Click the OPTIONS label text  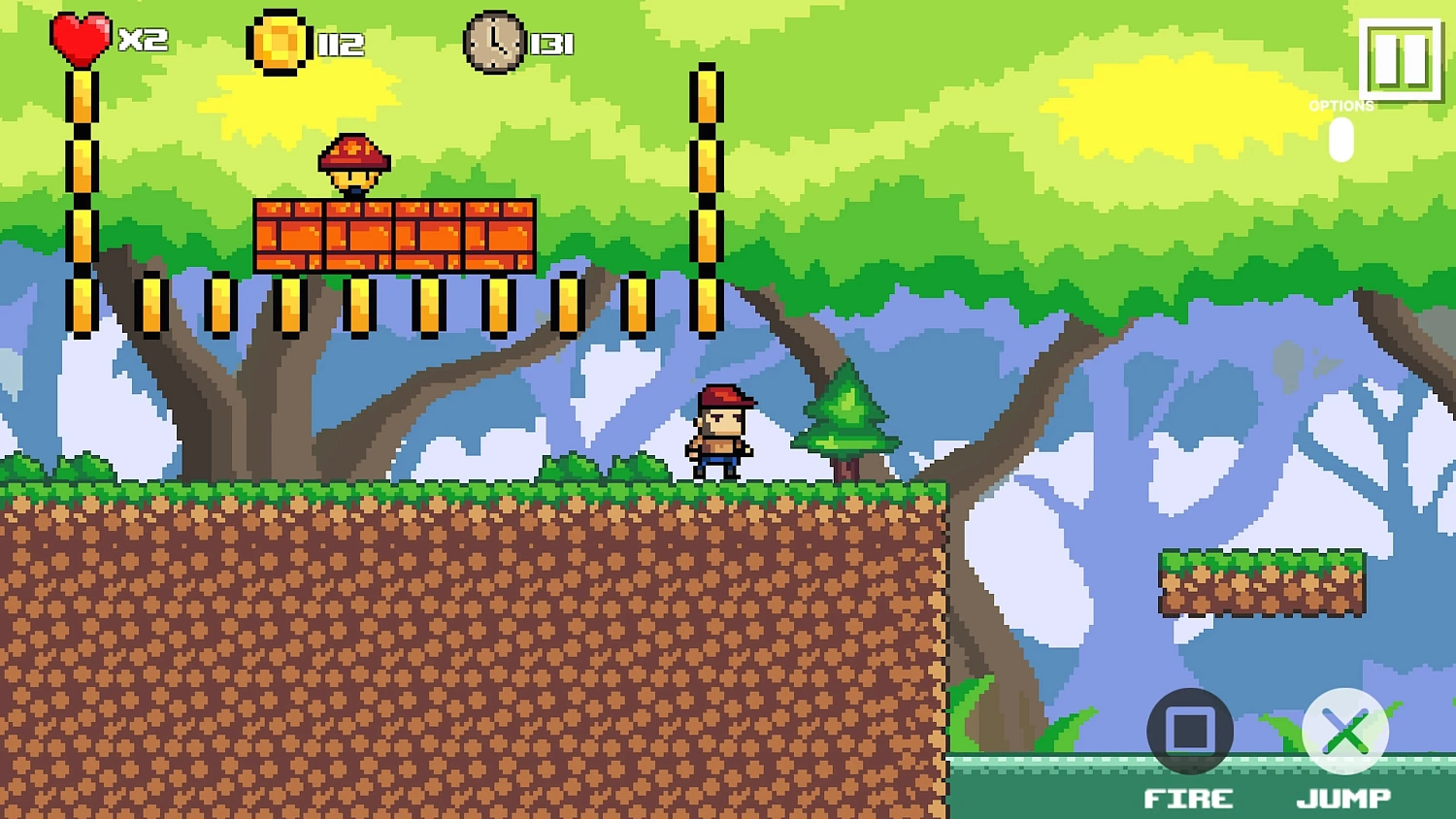(1341, 106)
